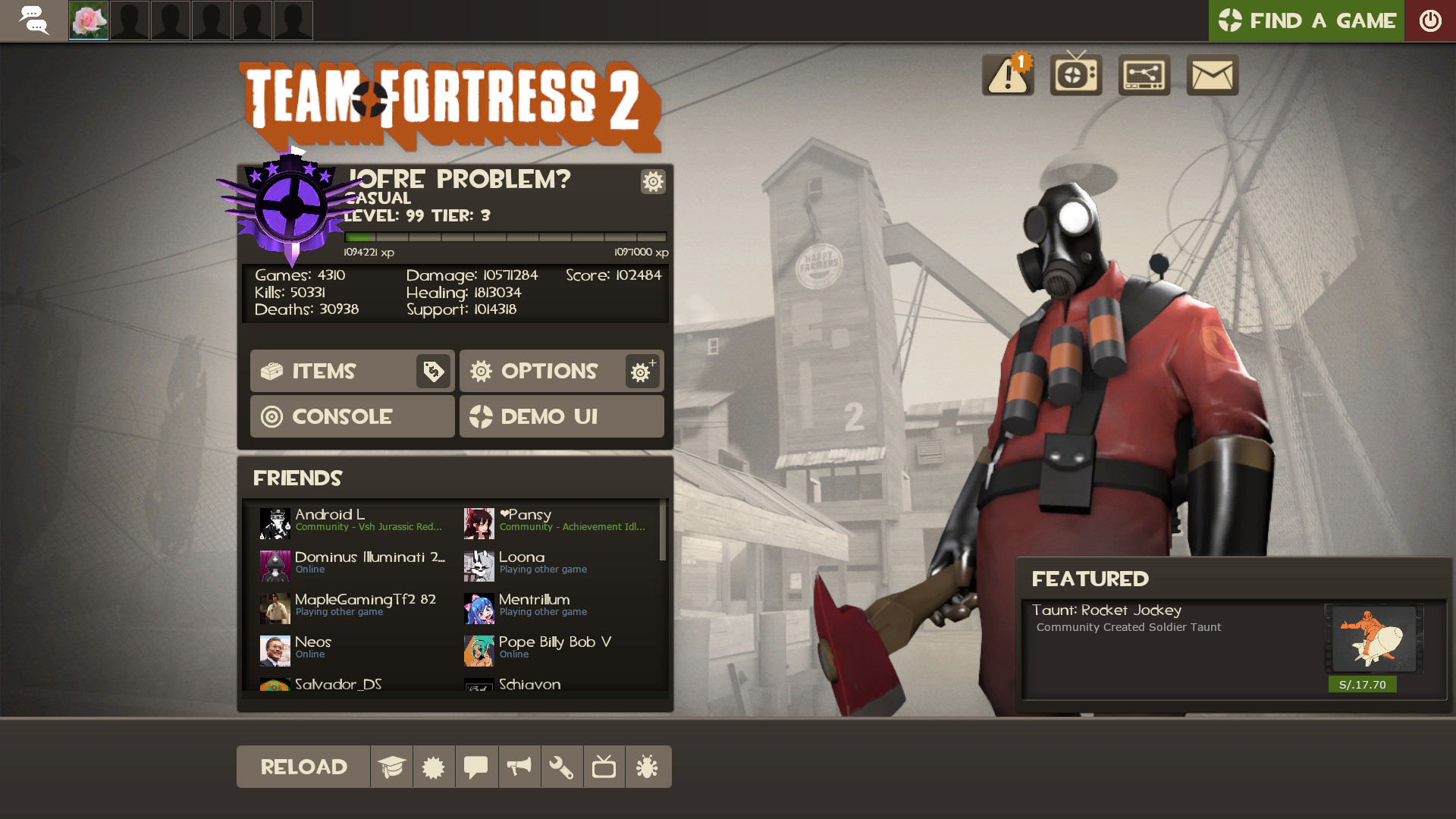
Task: Open the Items menu
Action: [326, 371]
